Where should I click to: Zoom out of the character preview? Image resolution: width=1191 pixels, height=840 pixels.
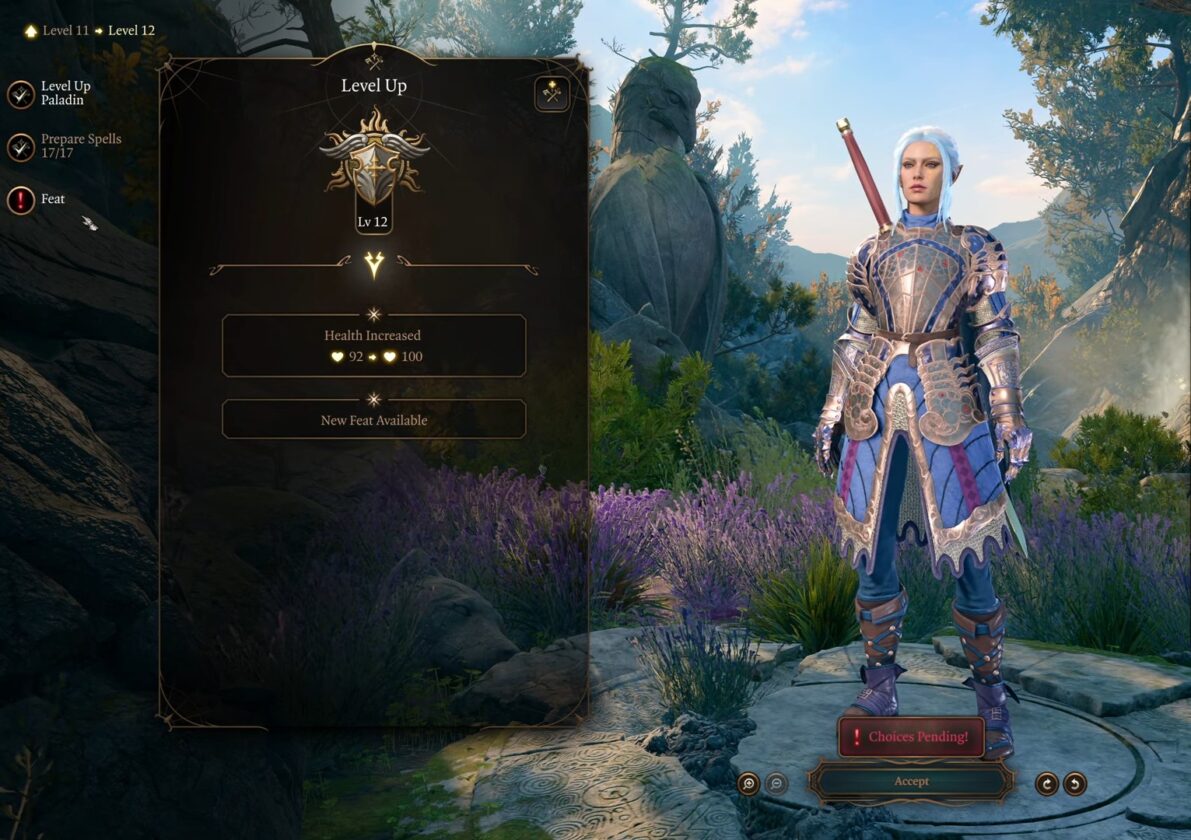(776, 784)
